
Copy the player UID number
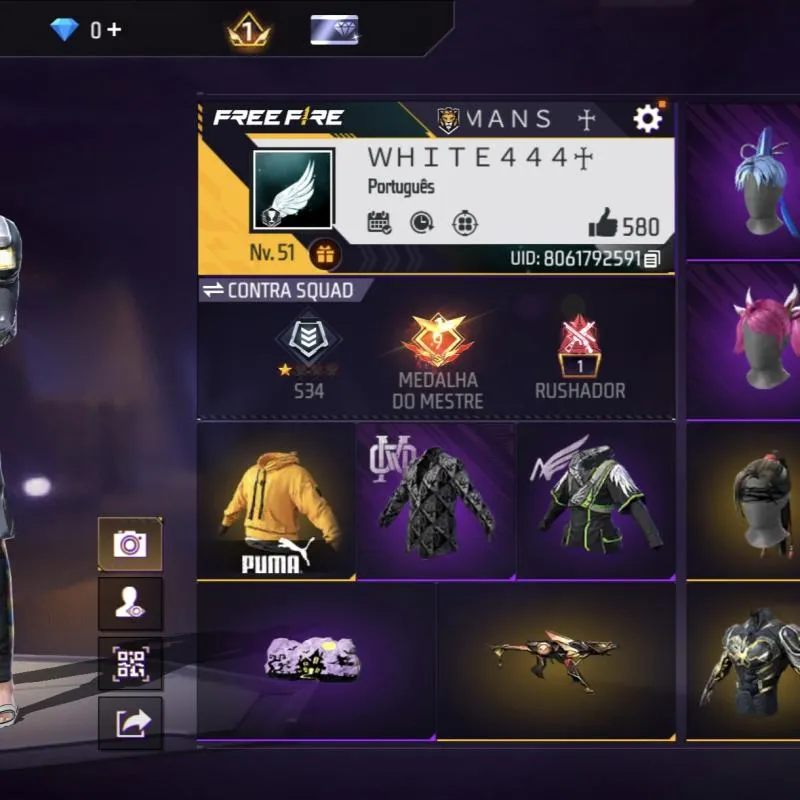652,260
